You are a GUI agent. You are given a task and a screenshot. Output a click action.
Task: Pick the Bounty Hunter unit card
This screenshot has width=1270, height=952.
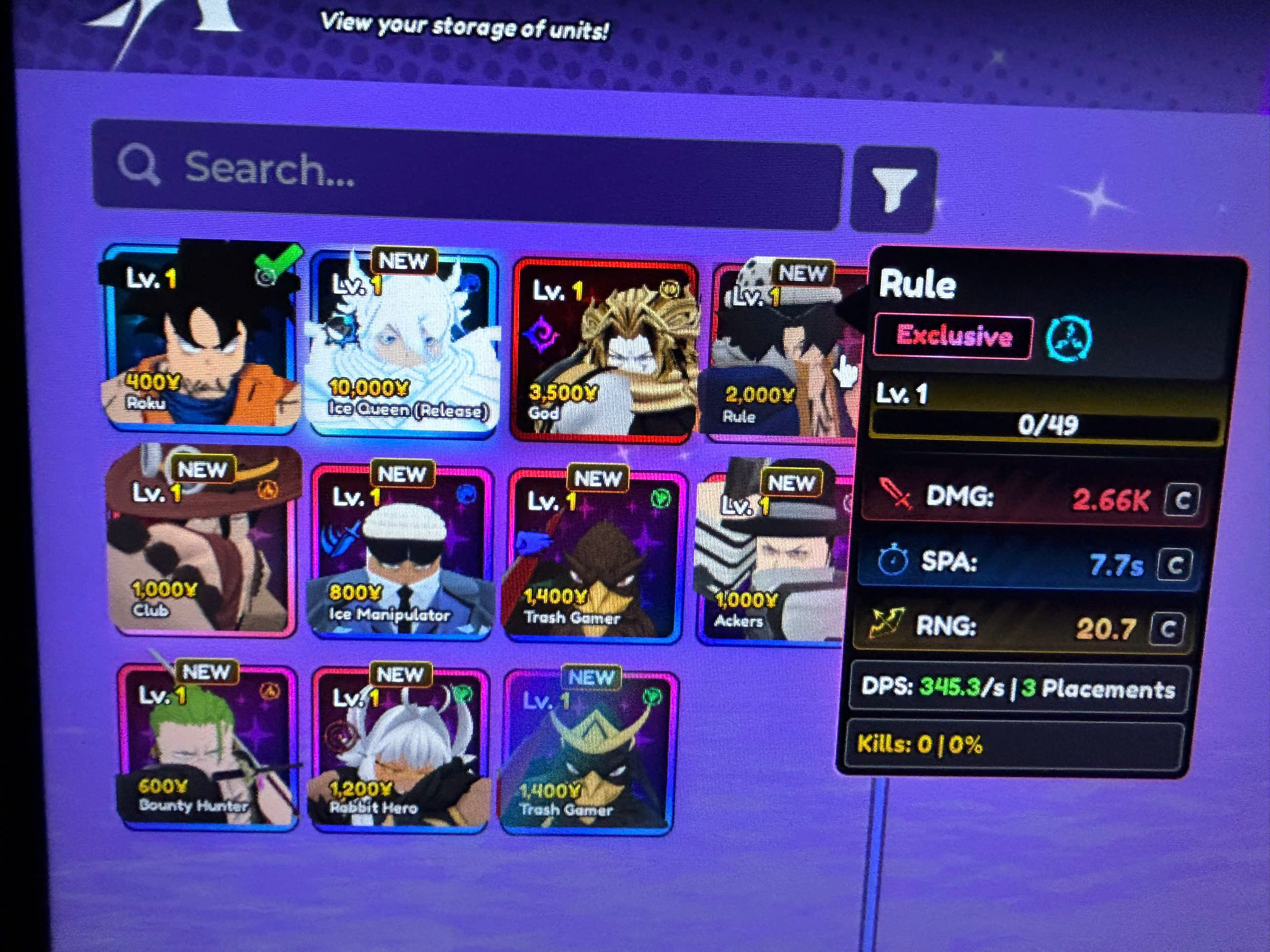pyautogui.click(x=208, y=746)
